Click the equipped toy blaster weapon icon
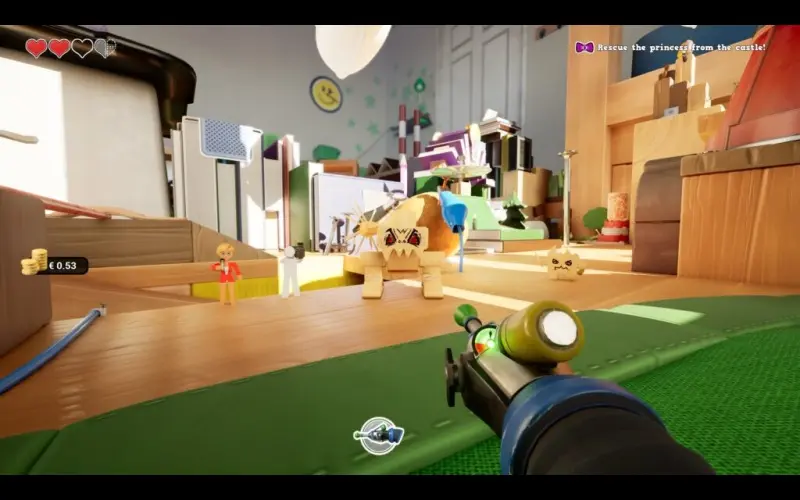This screenshot has height=500, width=800. tap(379, 435)
